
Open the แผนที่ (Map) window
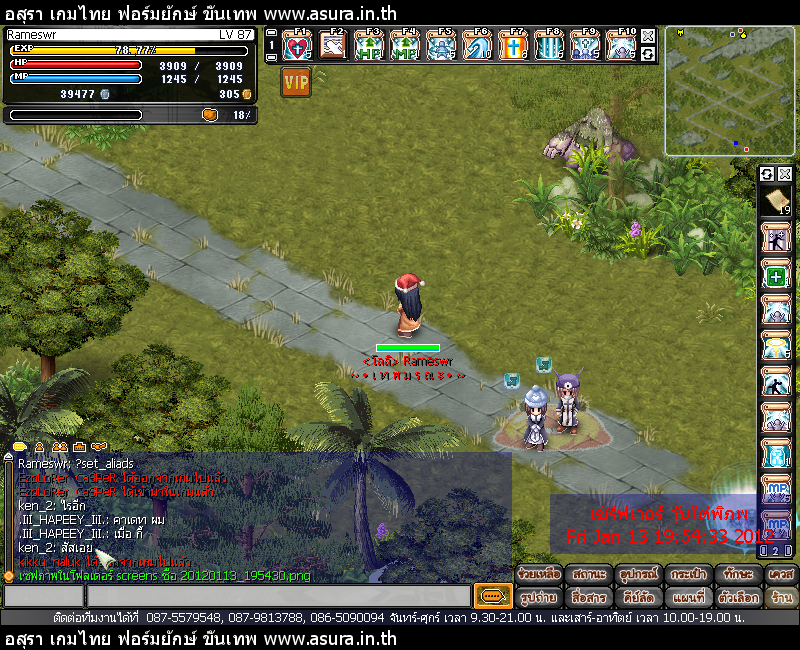click(x=688, y=597)
